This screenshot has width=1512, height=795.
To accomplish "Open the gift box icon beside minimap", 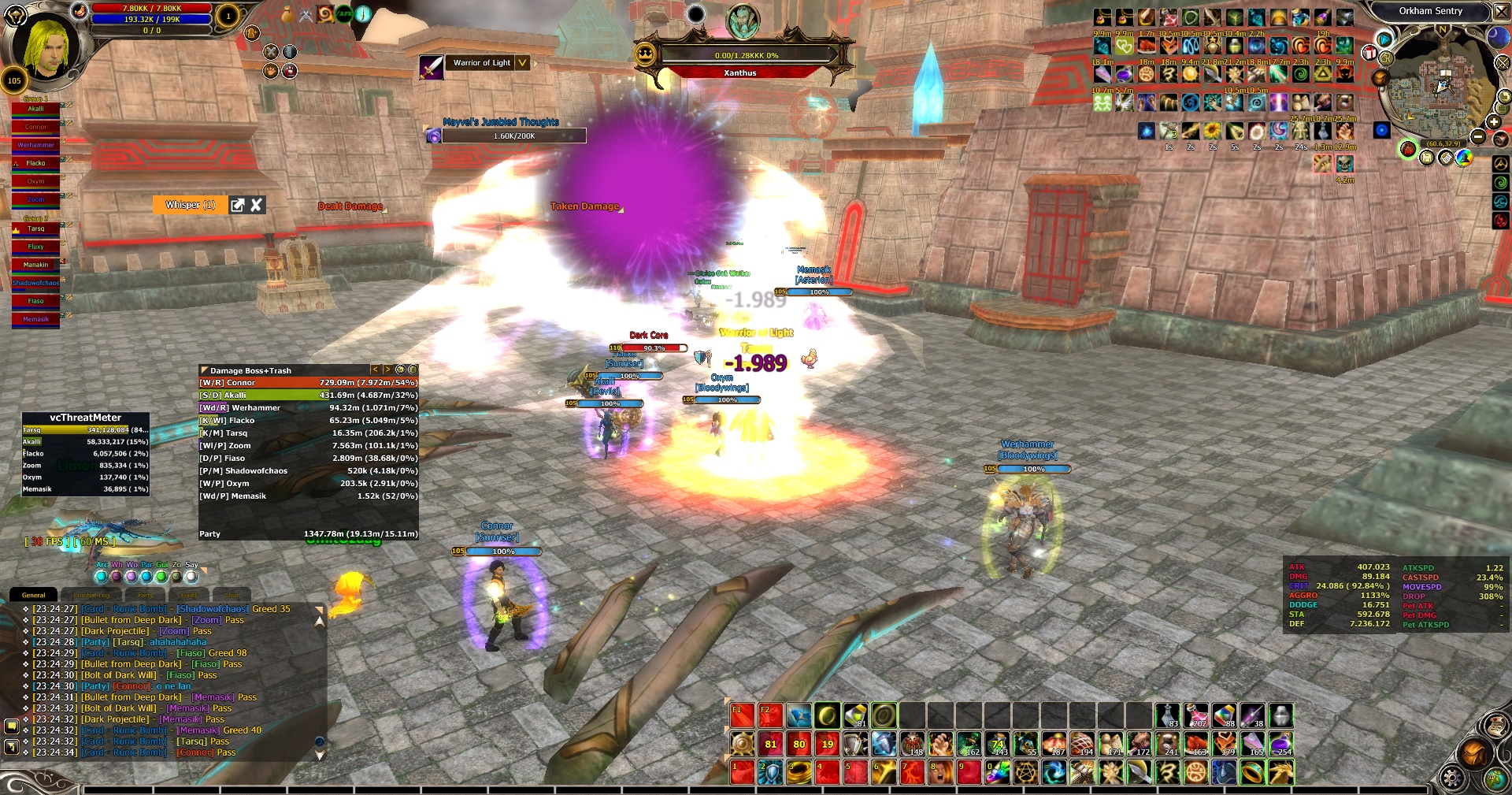I will [x=1369, y=54].
